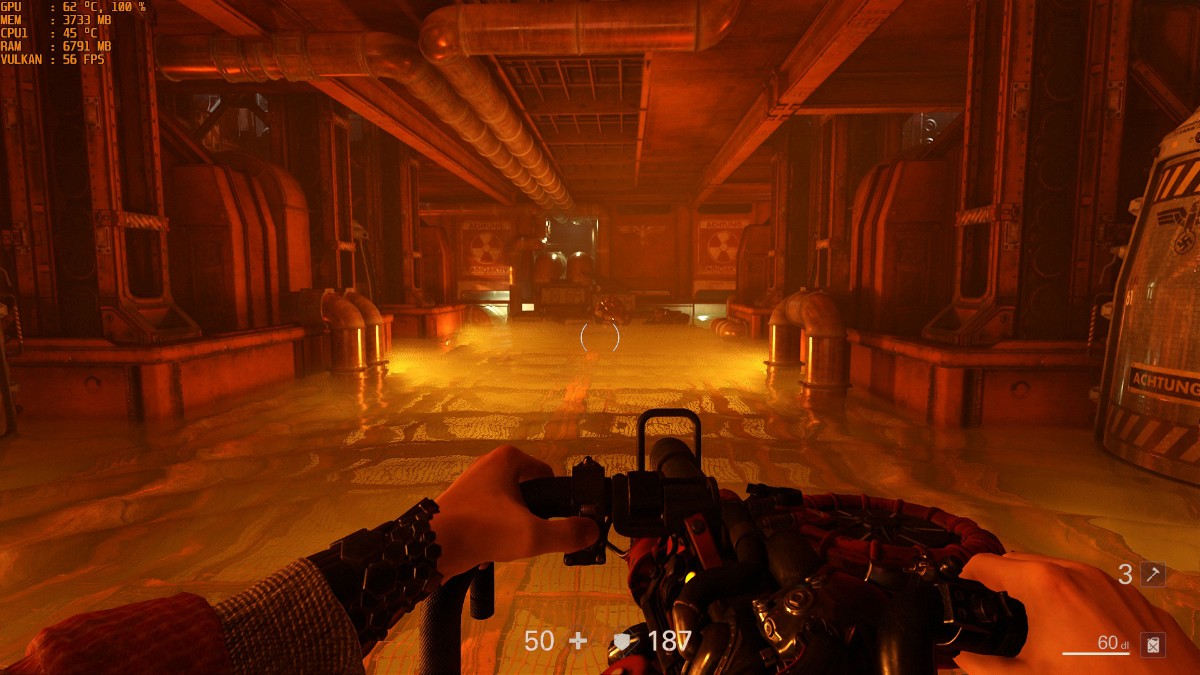This screenshot has height=675, width=1200.
Task: Click the fuel canister weapon icon
Action: point(1153,645)
